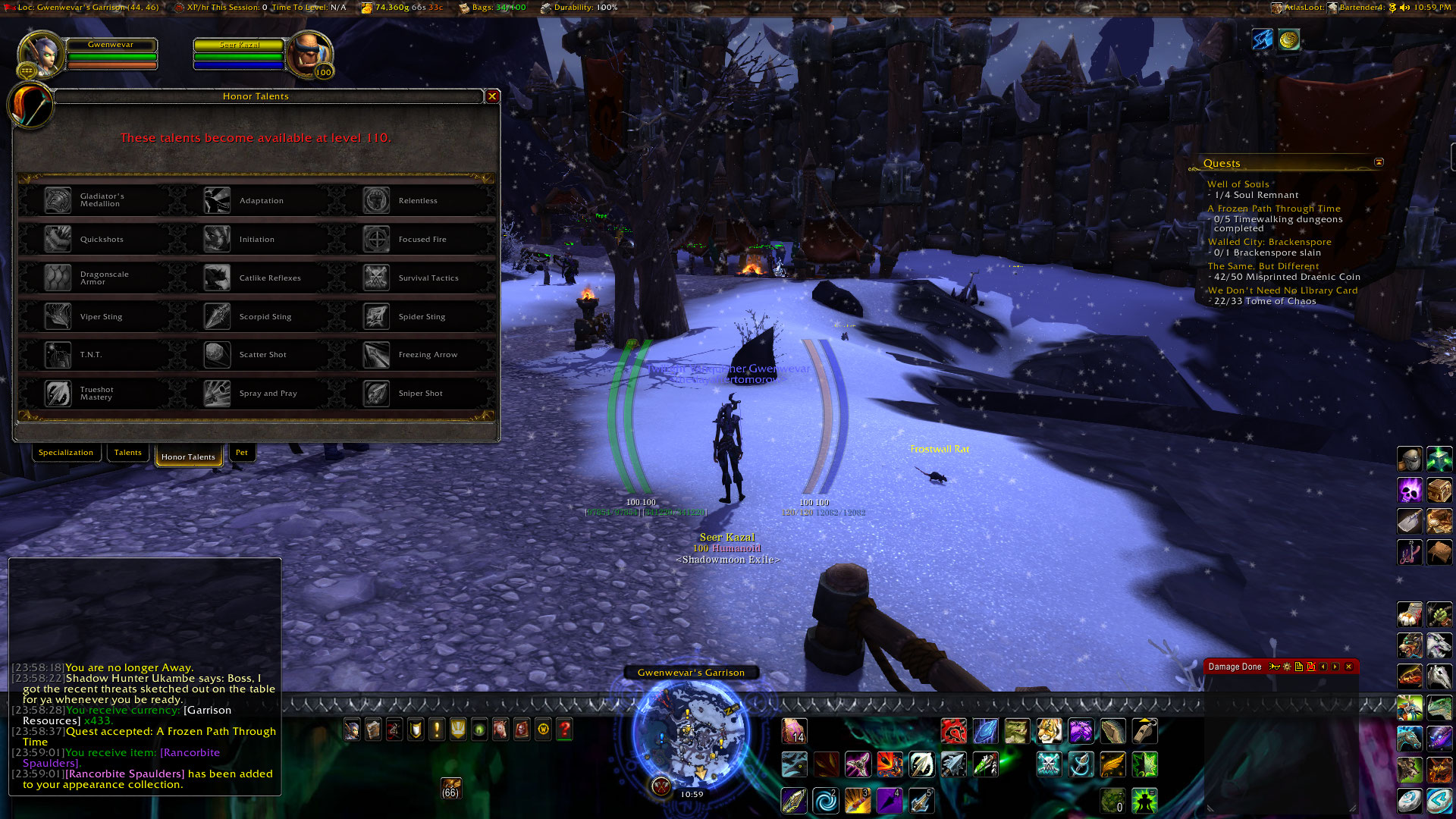Open the Talents tab

pyautogui.click(x=127, y=453)
